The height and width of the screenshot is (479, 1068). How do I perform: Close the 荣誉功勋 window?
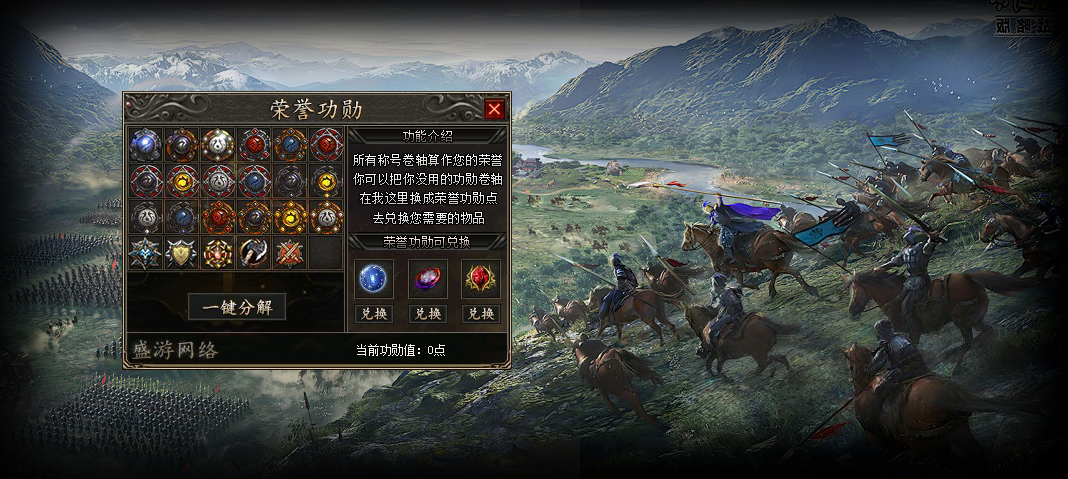(494, 109)
